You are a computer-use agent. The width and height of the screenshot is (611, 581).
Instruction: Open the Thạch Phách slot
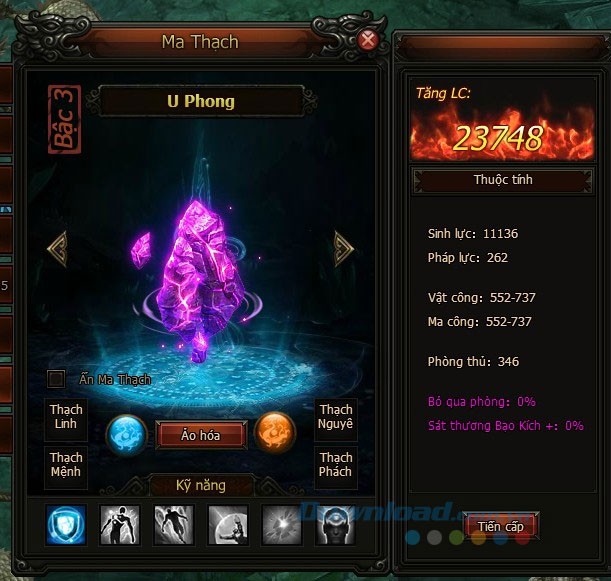pyautogui.click(x=336, y=465)
